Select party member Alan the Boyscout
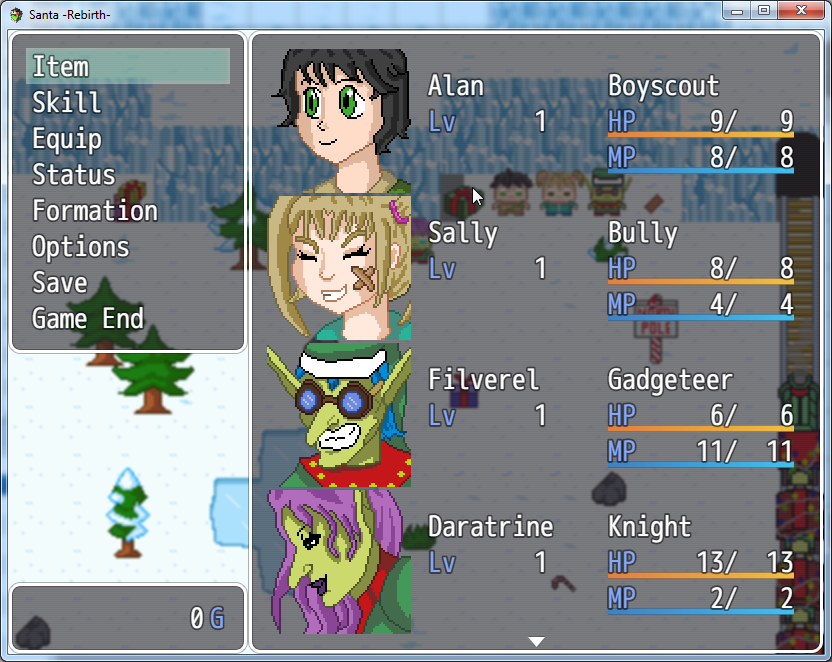Viewport: 832px width, 662px height. (536, 121)
